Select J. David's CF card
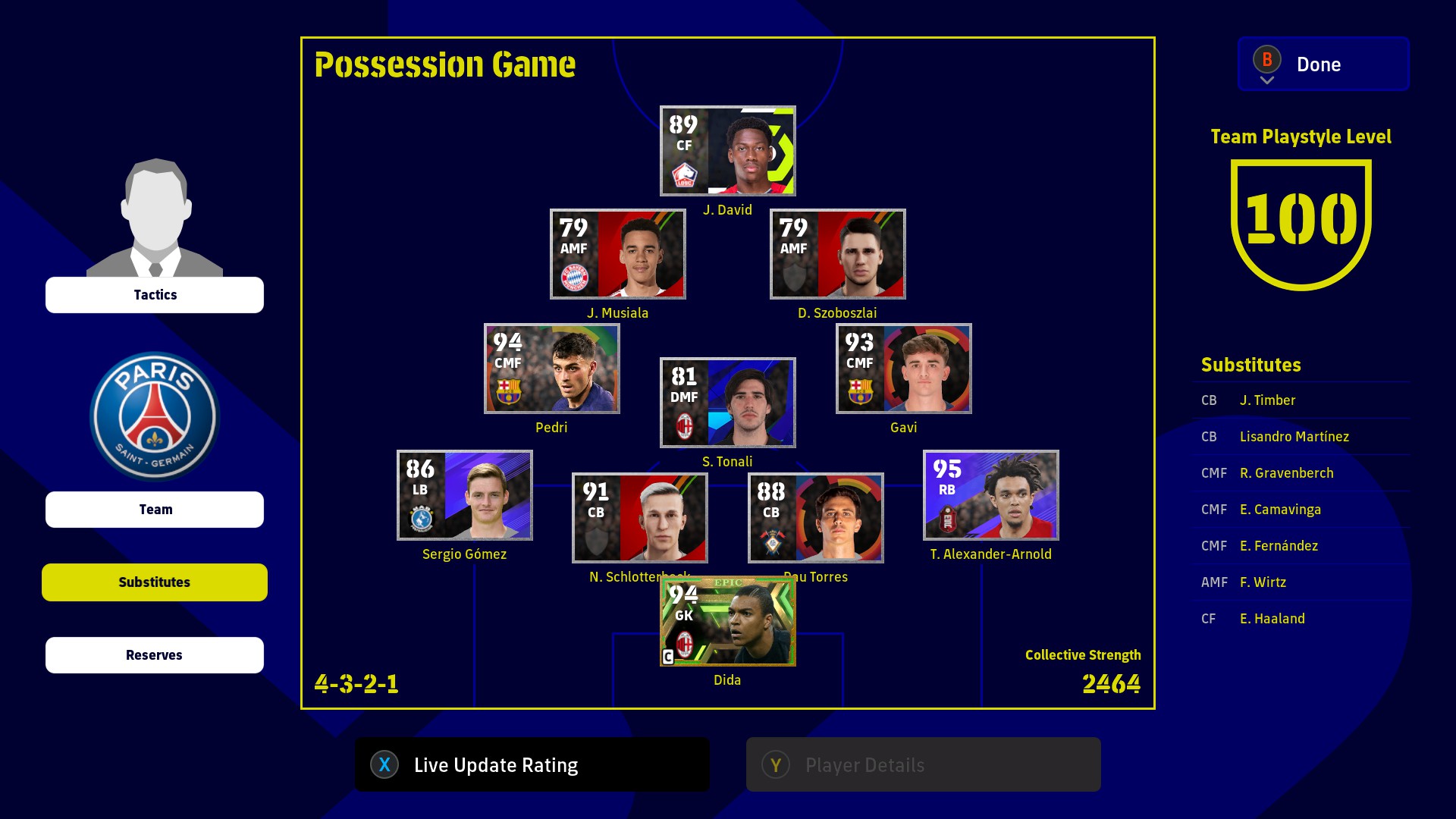 (x=727, y=151)
